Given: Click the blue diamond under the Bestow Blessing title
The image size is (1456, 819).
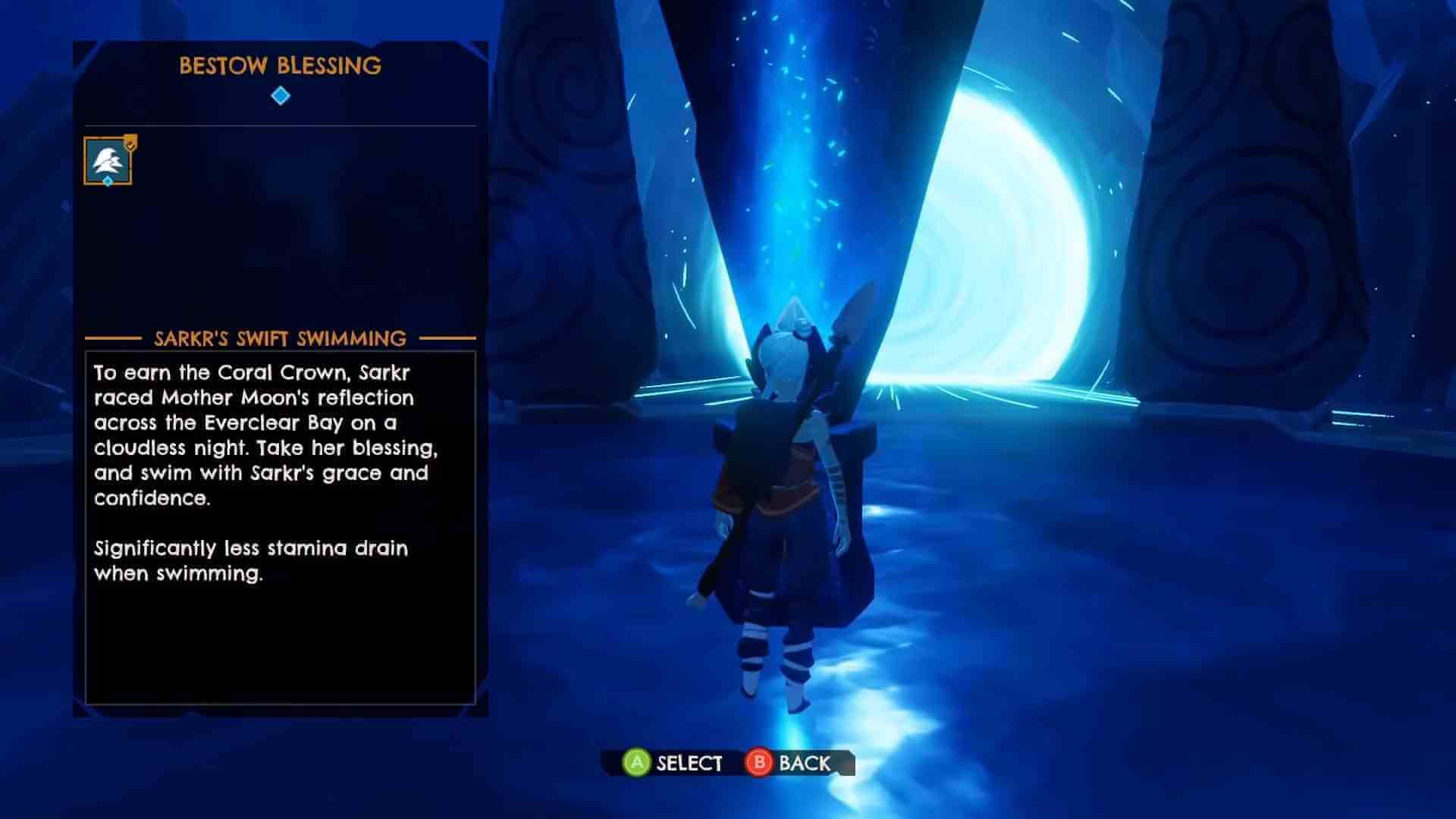Looking at the screenshot, I should 281,96.
